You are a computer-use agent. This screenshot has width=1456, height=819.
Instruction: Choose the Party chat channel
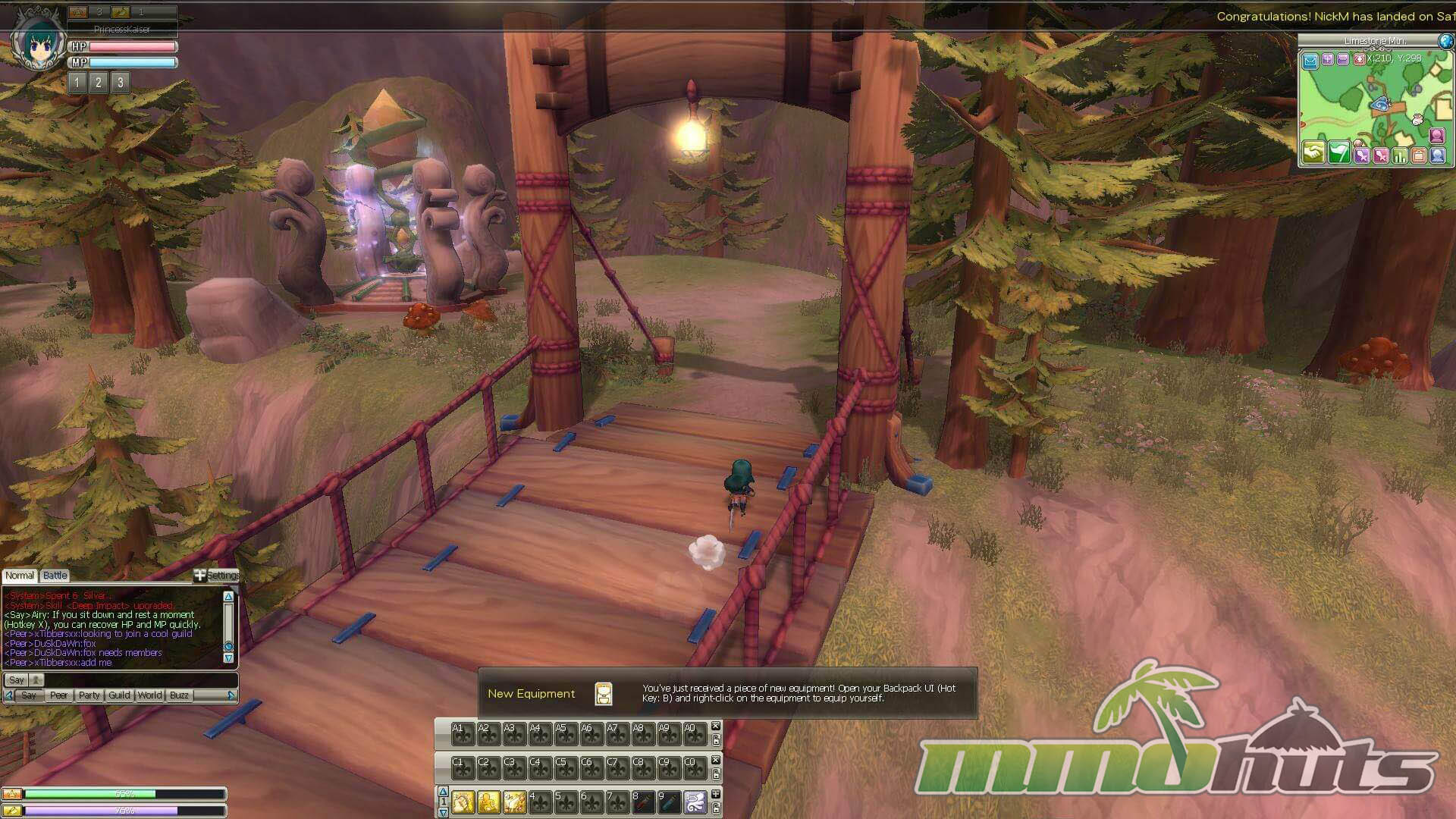89,695
